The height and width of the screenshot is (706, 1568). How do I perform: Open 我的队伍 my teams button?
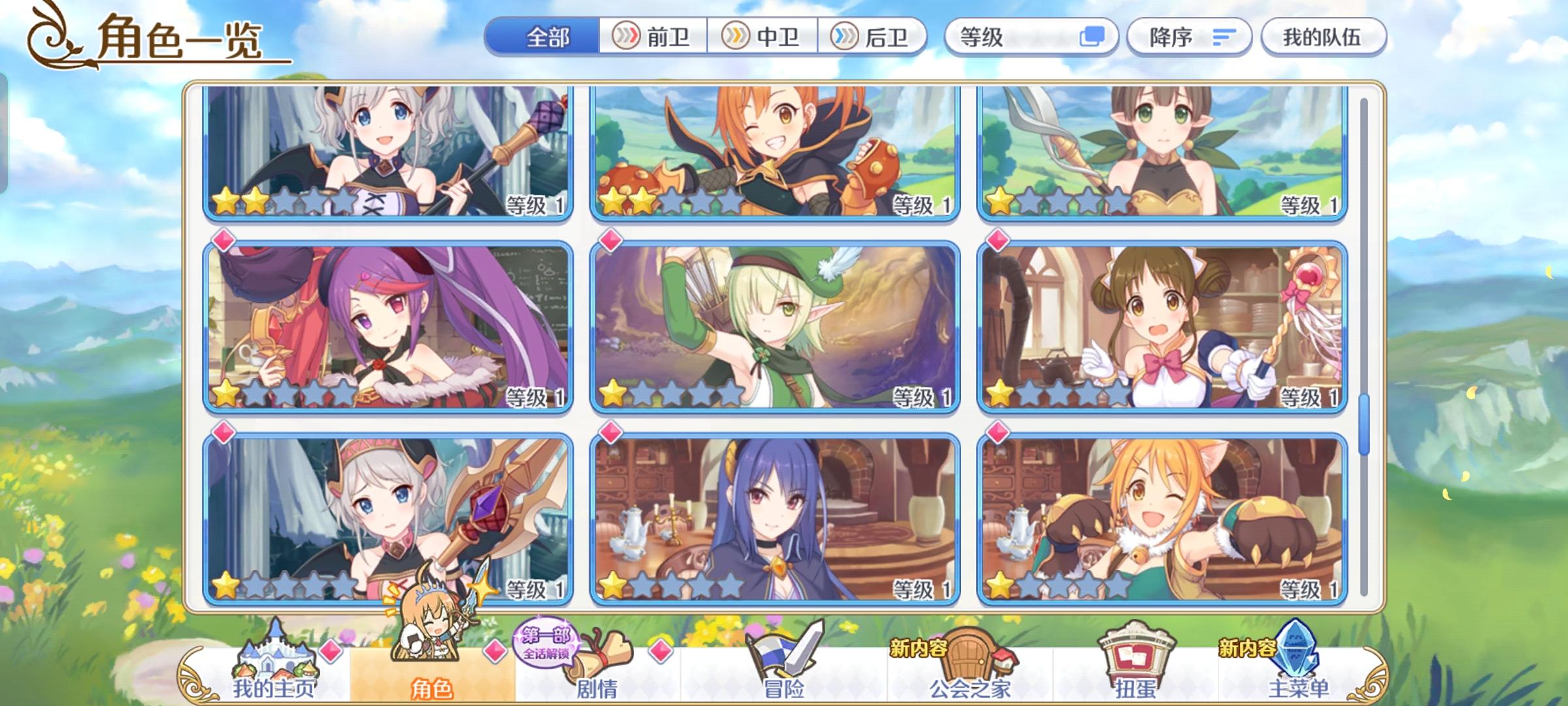[1323, 37]
